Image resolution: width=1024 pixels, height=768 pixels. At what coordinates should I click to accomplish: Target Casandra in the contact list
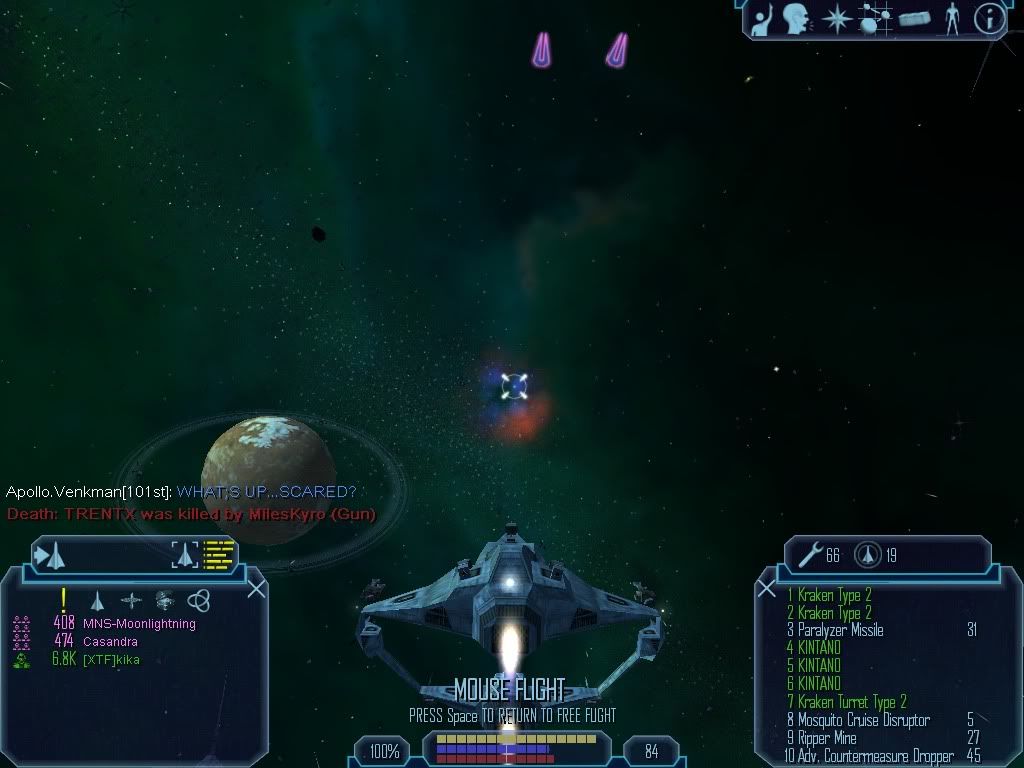point(110,641)
